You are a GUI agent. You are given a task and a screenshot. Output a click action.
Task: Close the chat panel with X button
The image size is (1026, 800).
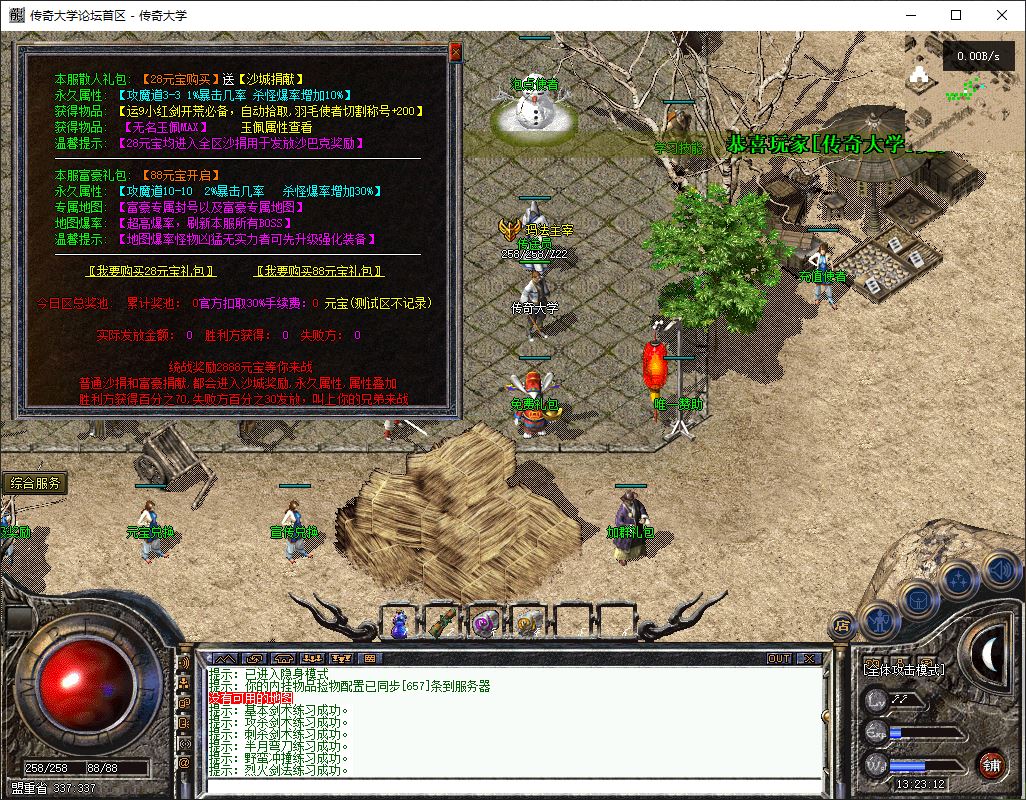[809, 659]
